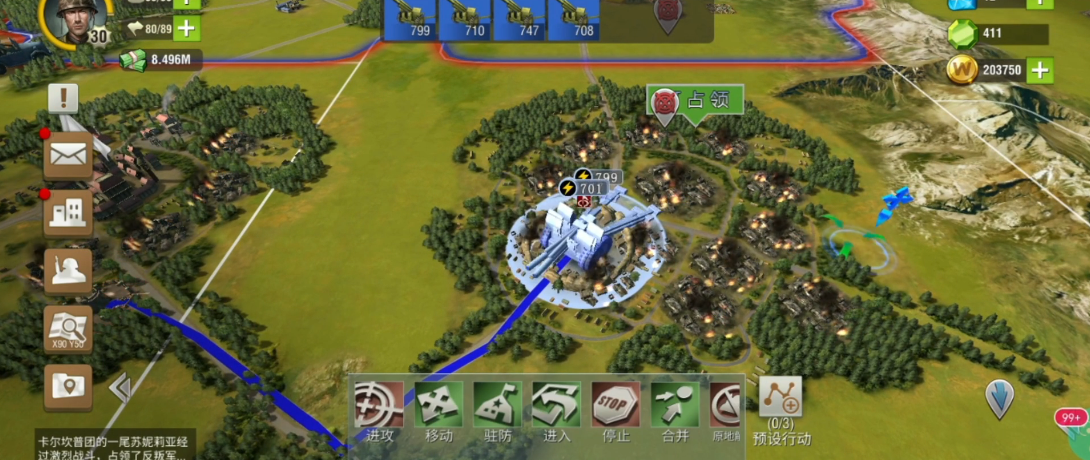1090x460 pixels.
Task: Click the exclamation mark alert icon
Action: (63, 98)
